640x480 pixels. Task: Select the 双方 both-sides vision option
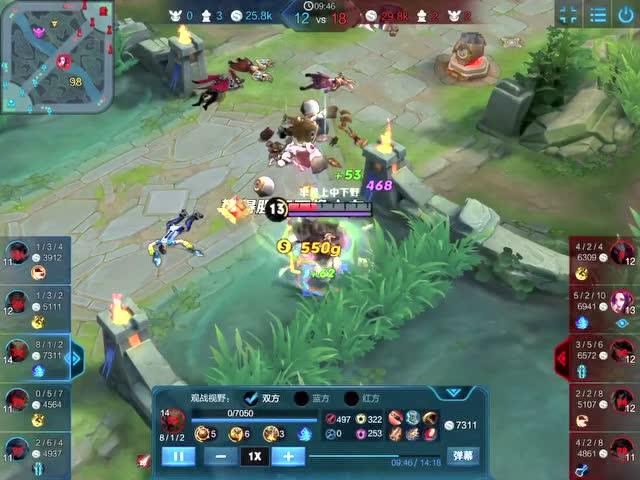[x=251, y=398]
